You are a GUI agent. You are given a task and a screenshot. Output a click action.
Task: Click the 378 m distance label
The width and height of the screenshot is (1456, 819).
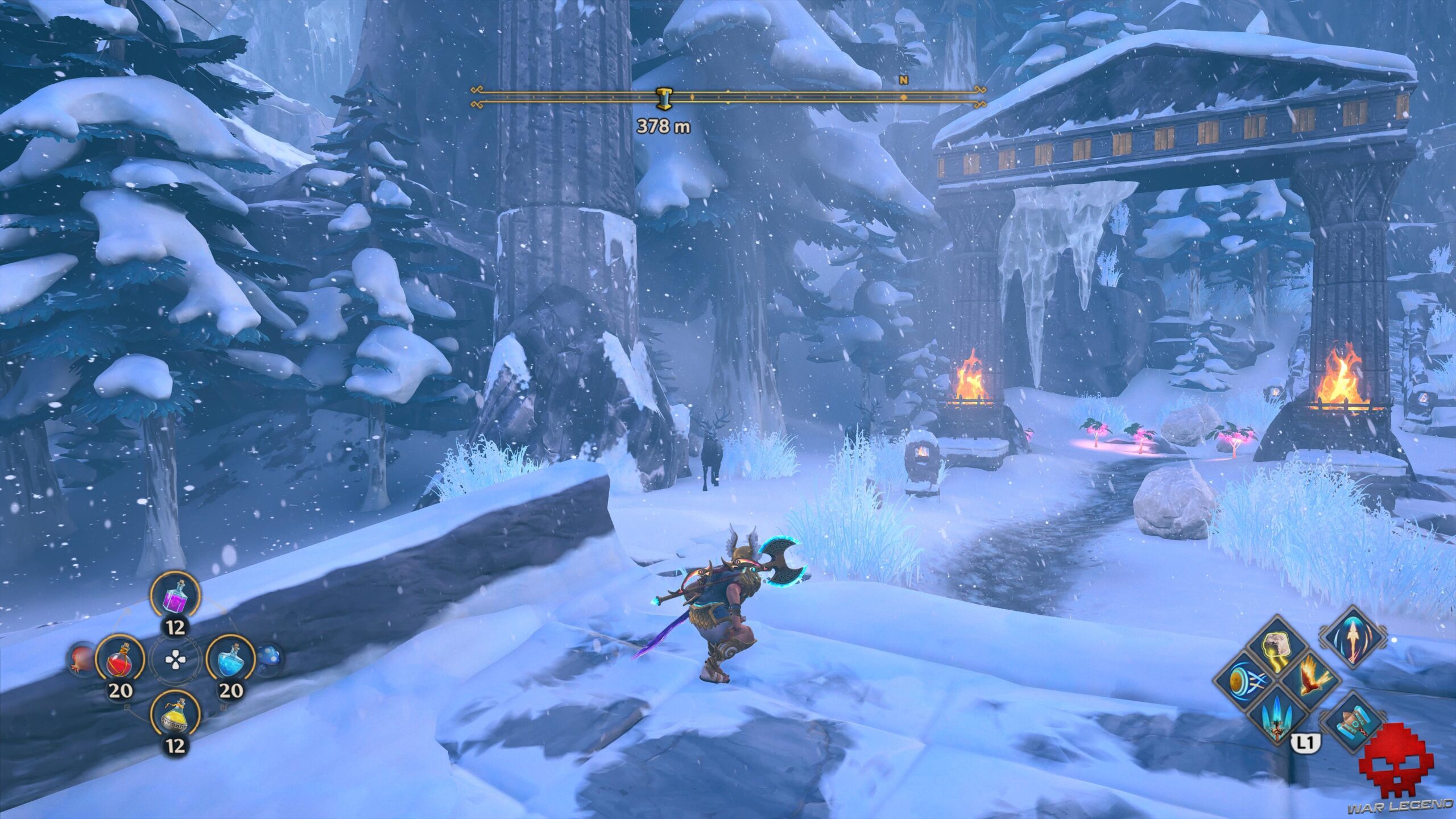click(663, 126)
